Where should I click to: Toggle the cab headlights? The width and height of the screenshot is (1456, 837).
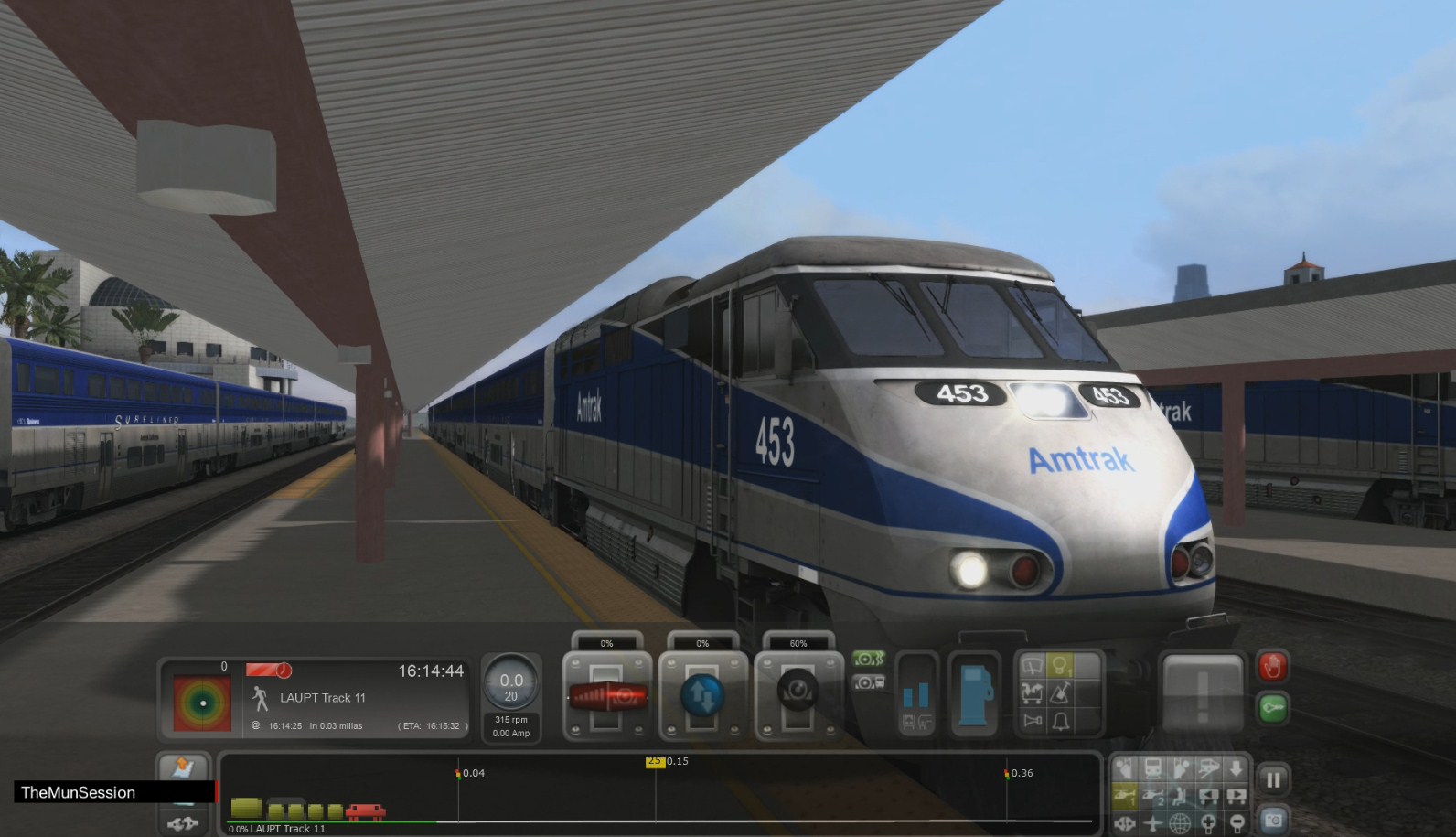[1059, 666]
